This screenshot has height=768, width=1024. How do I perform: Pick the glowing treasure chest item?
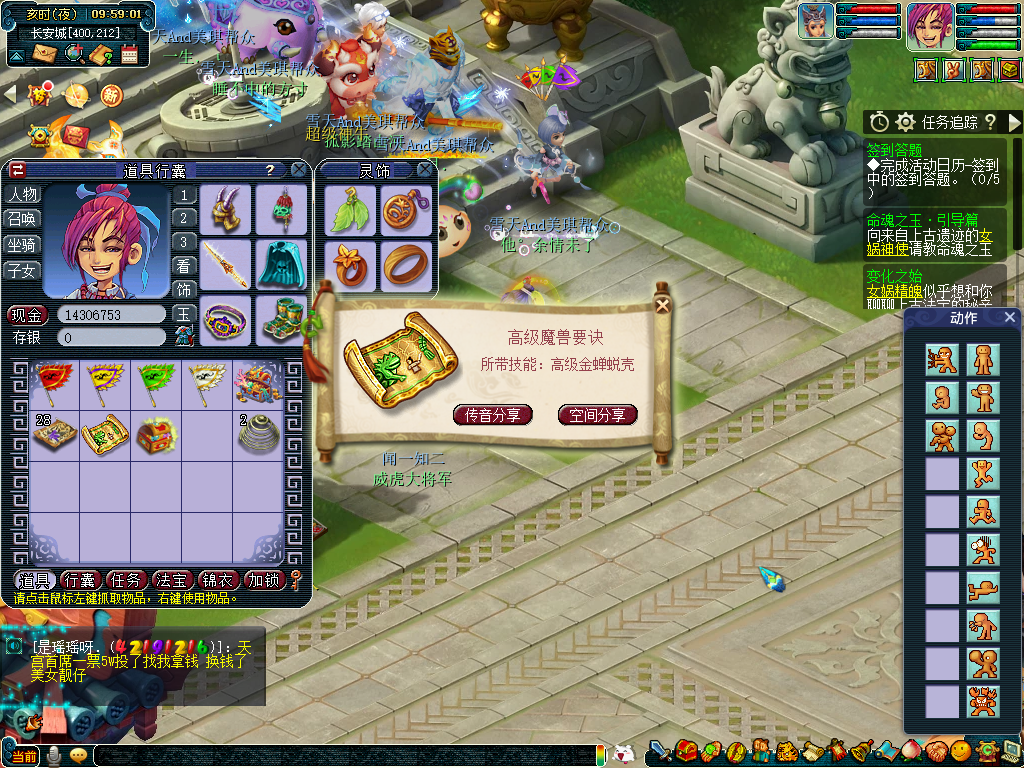click(155, 433)
